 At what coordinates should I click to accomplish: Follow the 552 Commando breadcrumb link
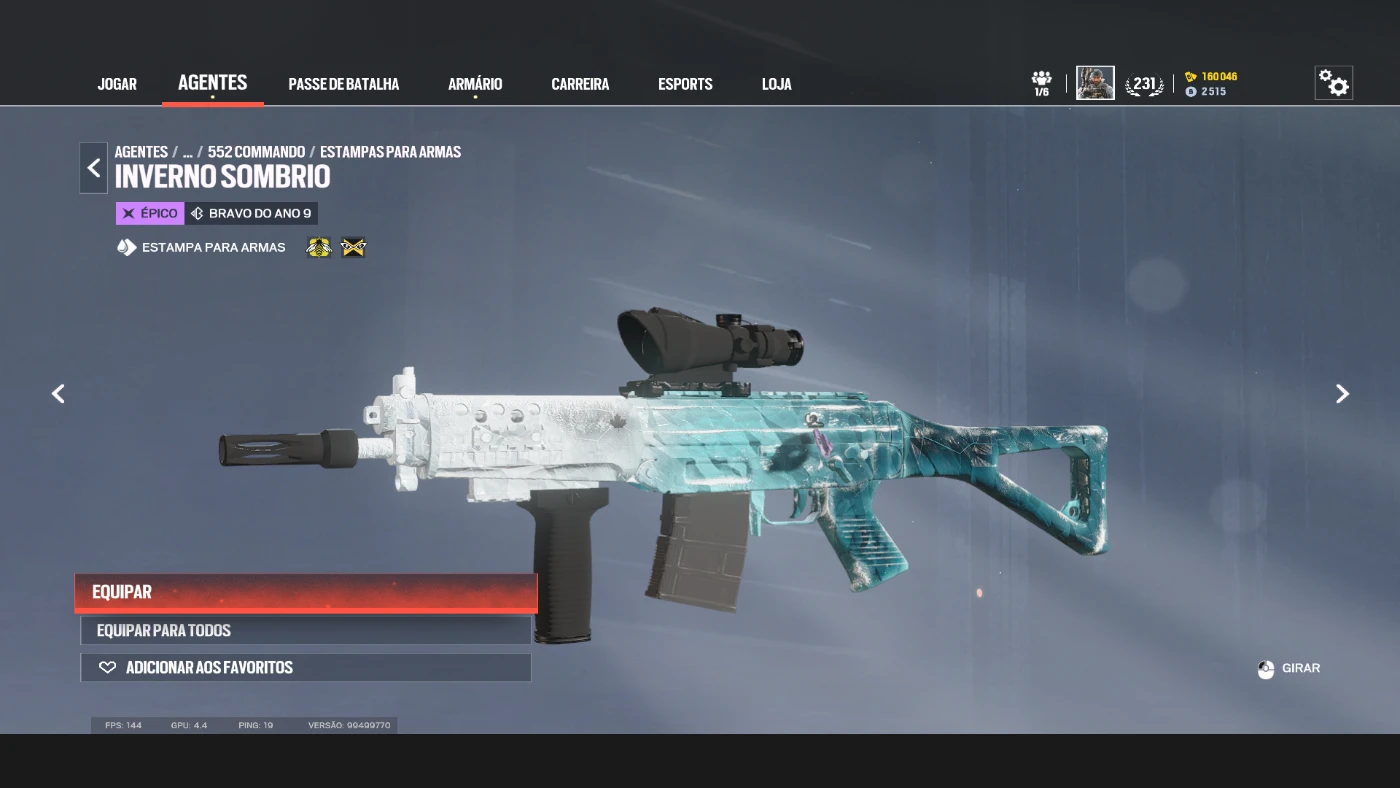click(256, 152)
